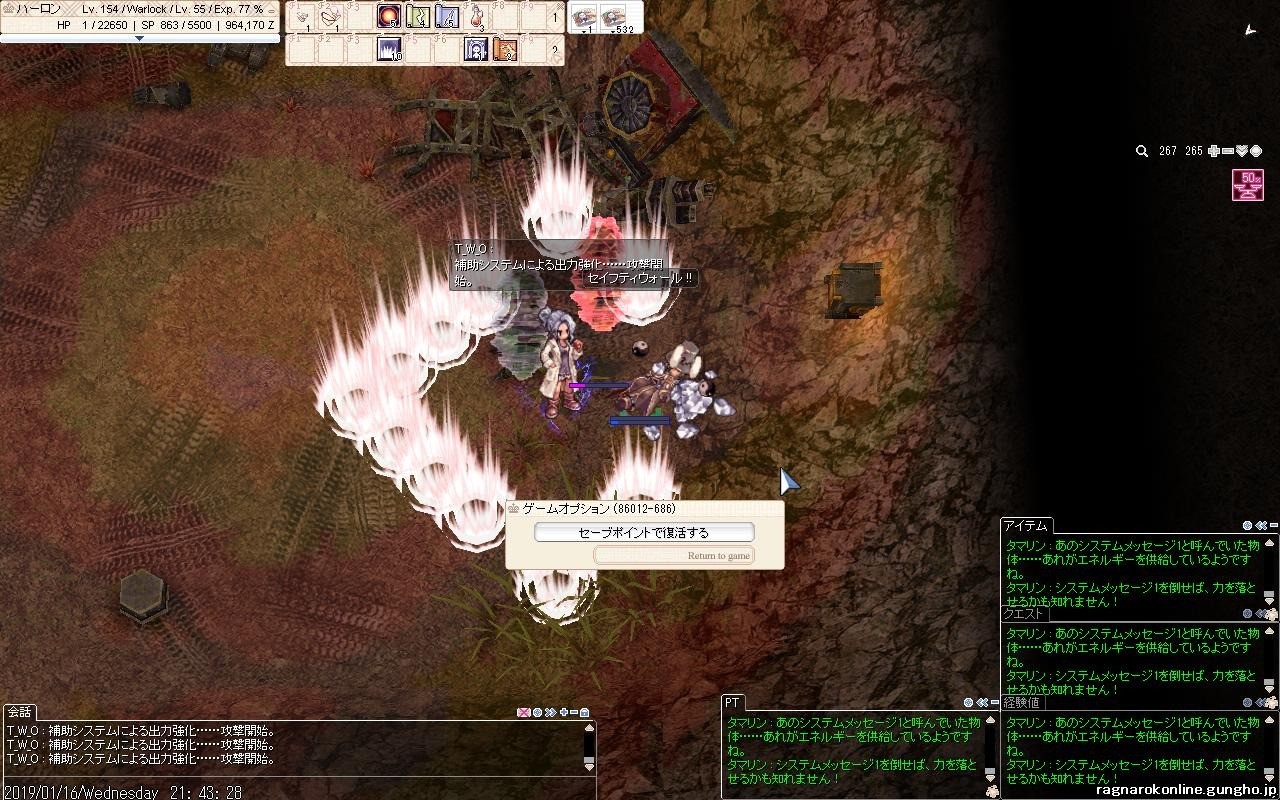Select the F1 feather item slot
This screenshot has width=1280, height=800.
[x=302, y=16]
